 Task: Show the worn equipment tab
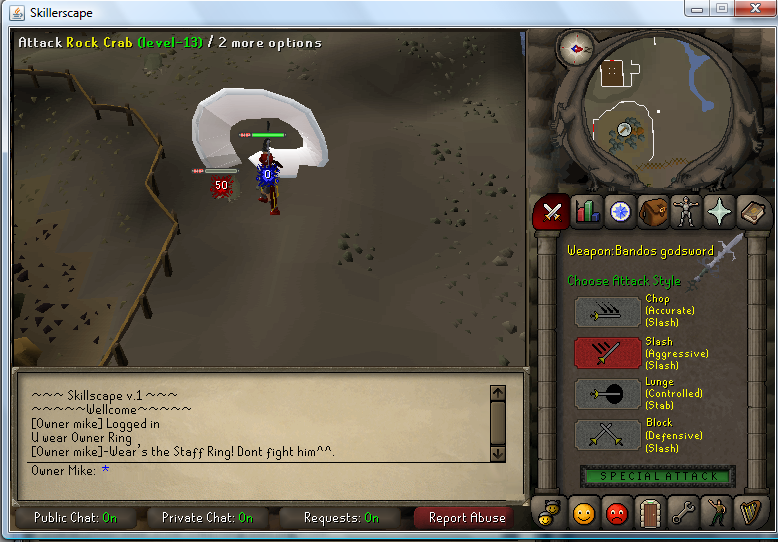pos(686,212)
